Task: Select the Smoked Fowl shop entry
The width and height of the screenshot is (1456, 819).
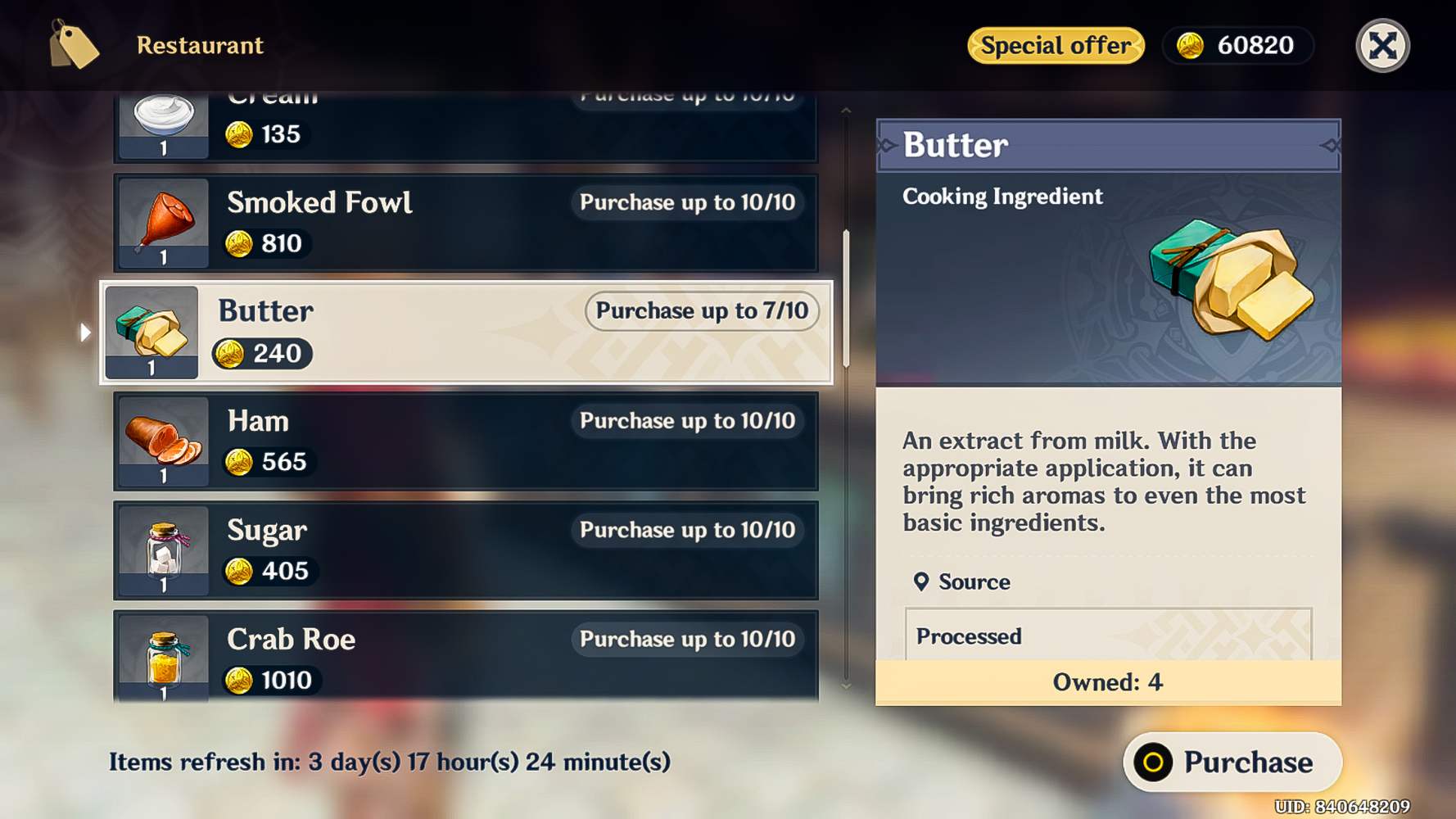Action: click(x=465, y=223)
